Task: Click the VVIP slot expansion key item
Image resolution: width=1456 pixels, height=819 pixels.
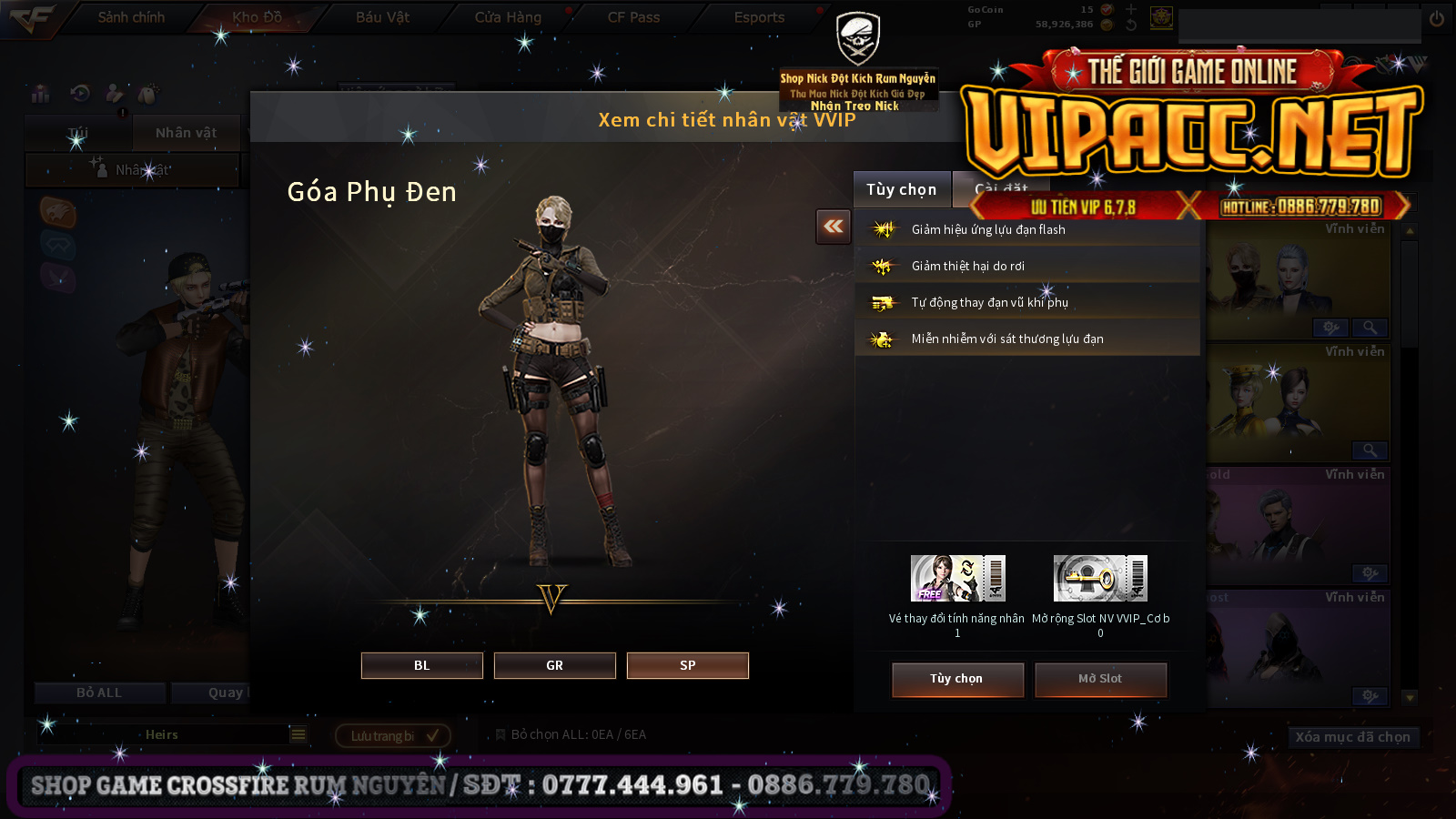Action: pos(1100,579)
